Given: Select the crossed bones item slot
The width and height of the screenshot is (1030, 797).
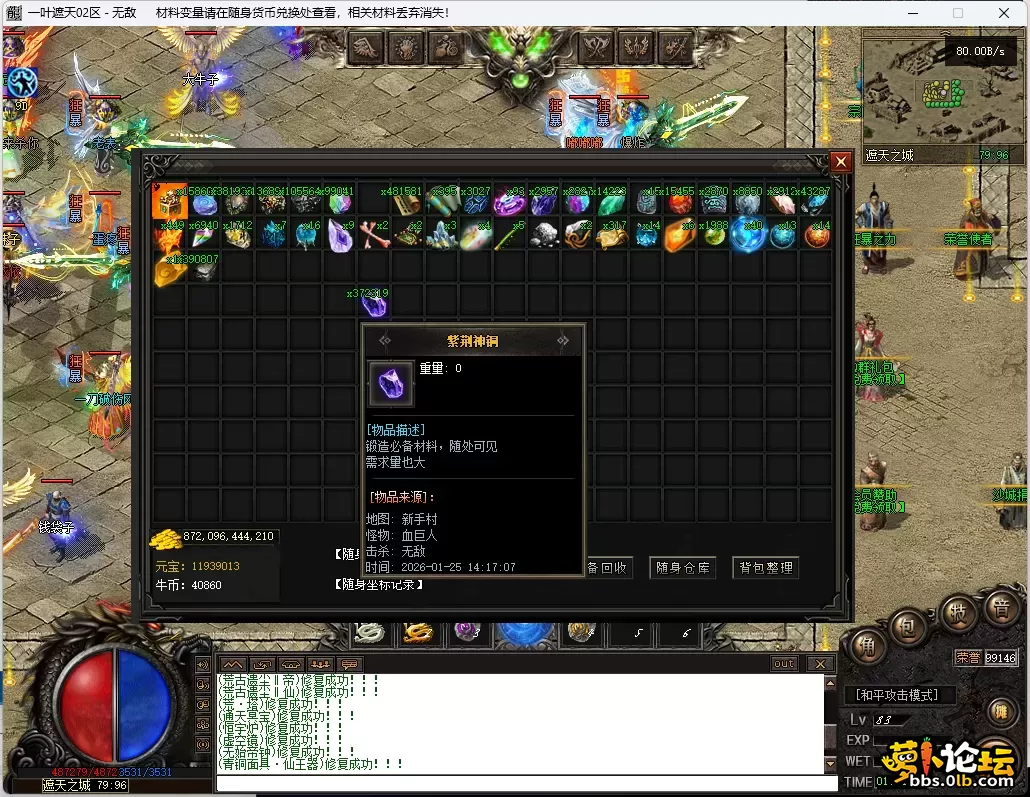Looking at the screenshot, I should 375,236.
